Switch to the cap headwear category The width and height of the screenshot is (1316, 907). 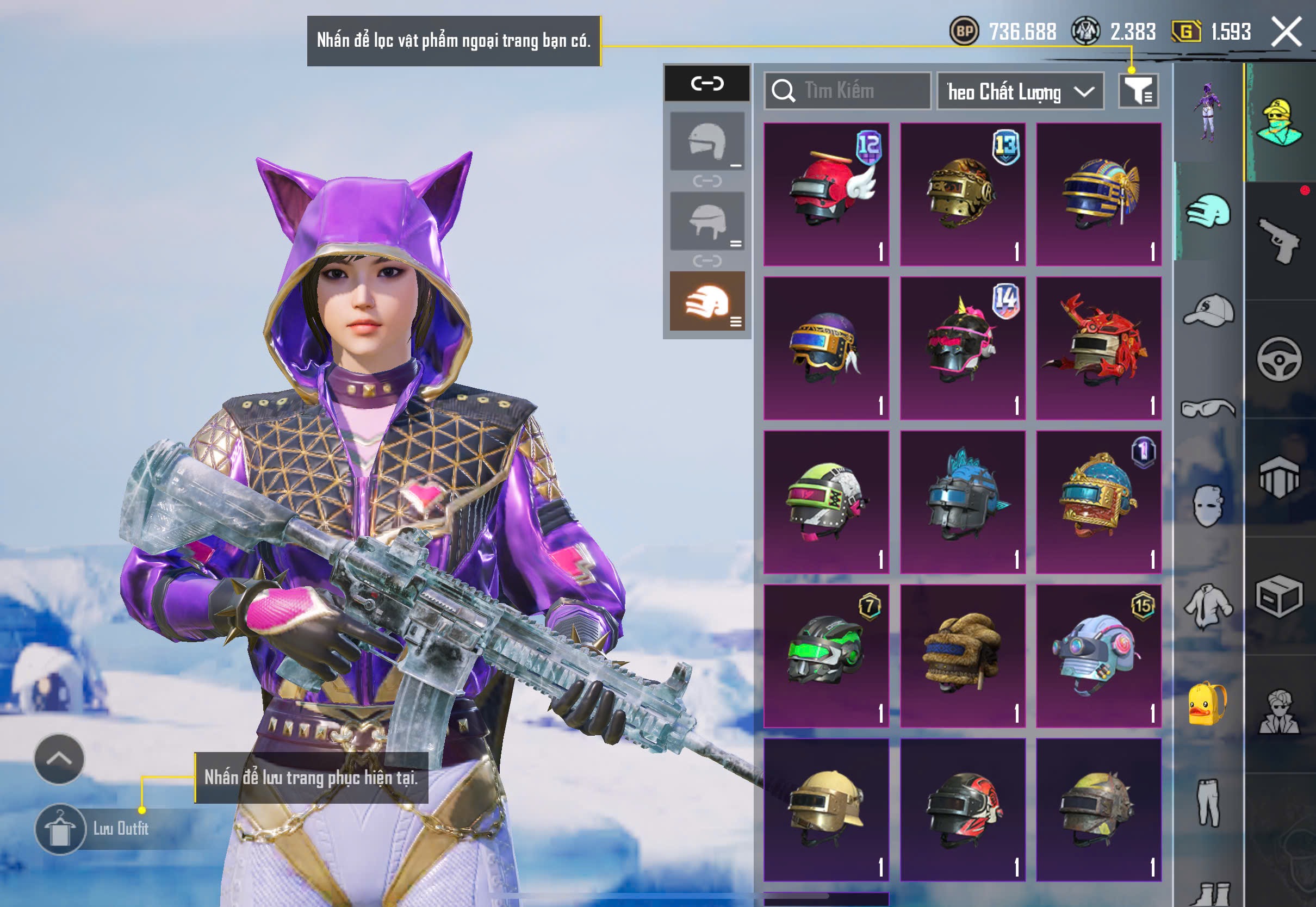[1209, 310]
